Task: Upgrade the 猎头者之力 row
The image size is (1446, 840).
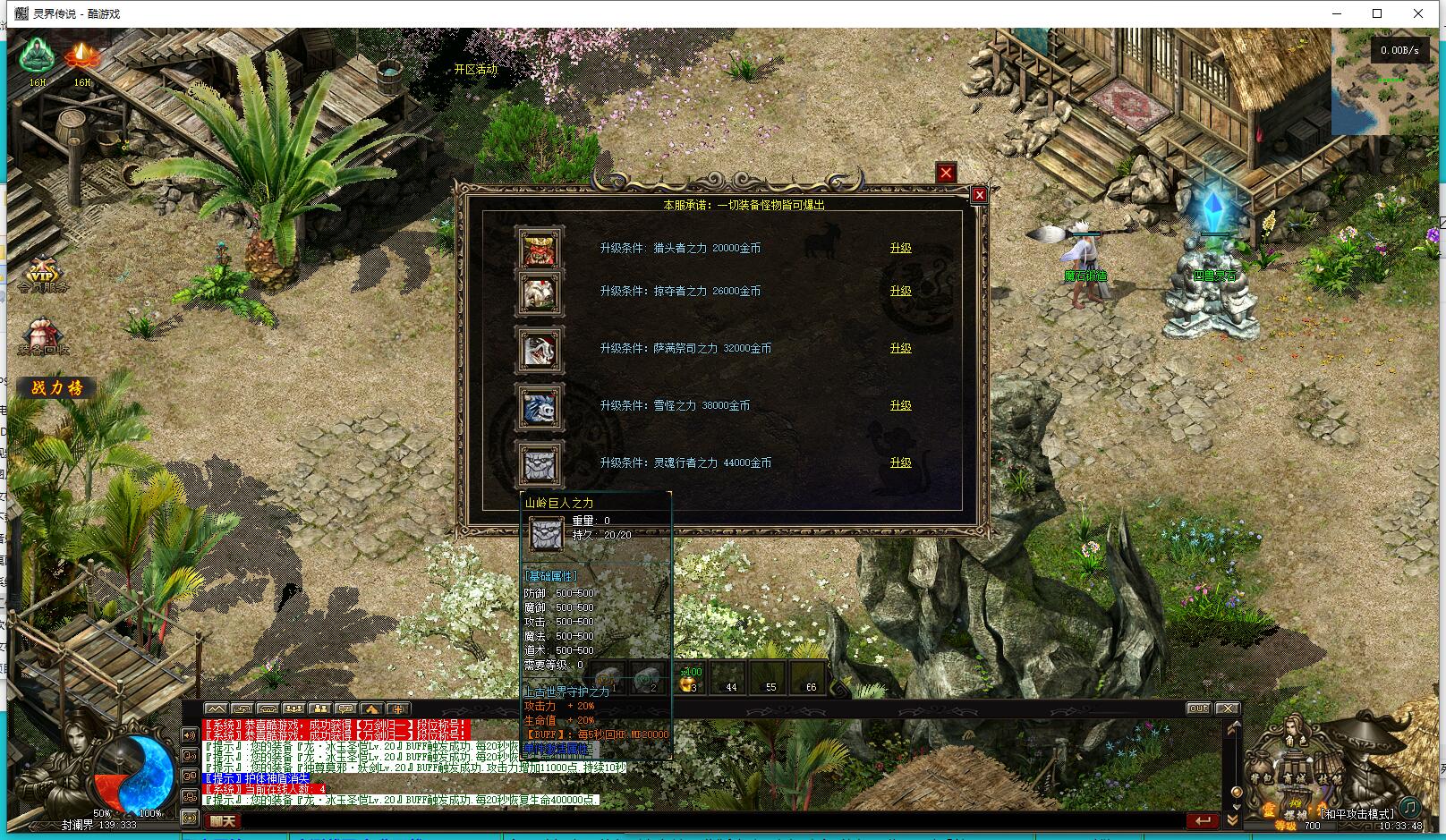Action: pyautogui.click(x=900, y=248)
